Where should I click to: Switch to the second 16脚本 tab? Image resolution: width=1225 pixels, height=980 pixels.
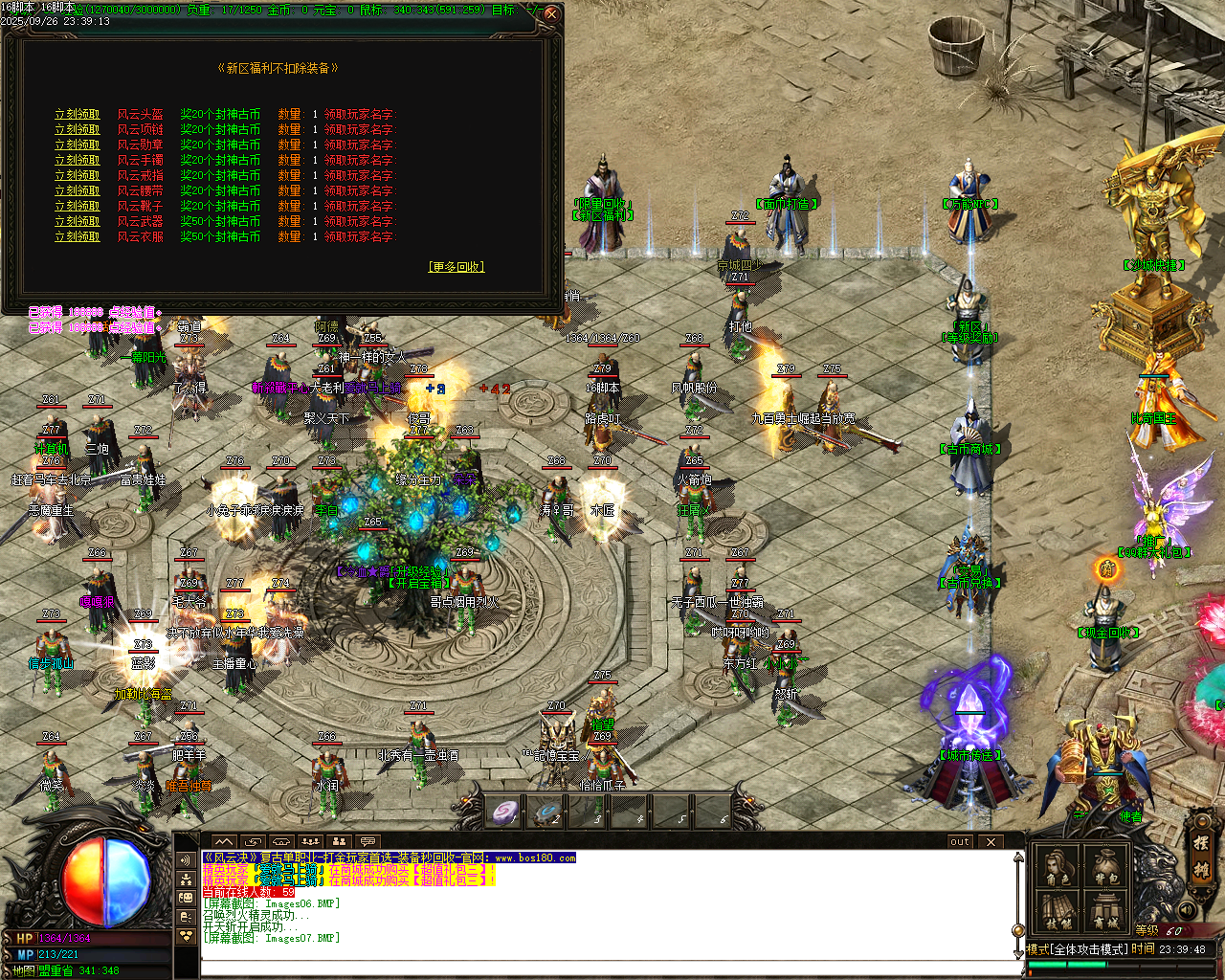59,7
